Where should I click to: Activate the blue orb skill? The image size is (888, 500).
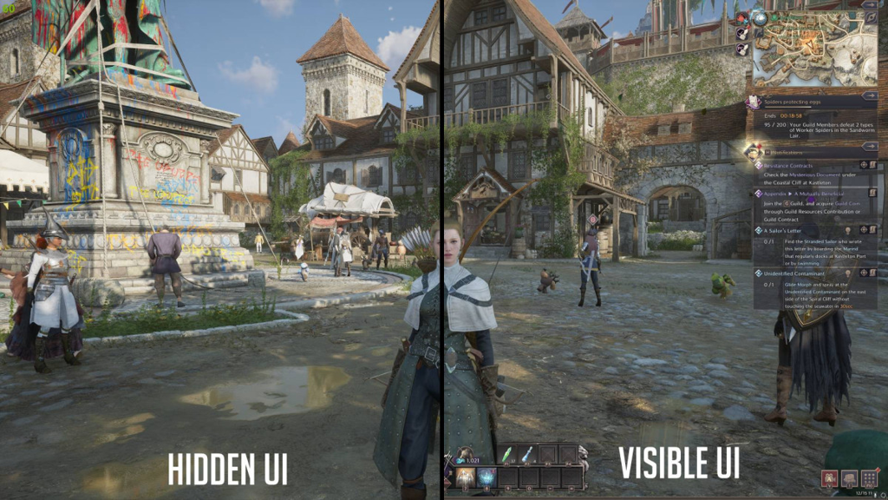coord(487,478)
